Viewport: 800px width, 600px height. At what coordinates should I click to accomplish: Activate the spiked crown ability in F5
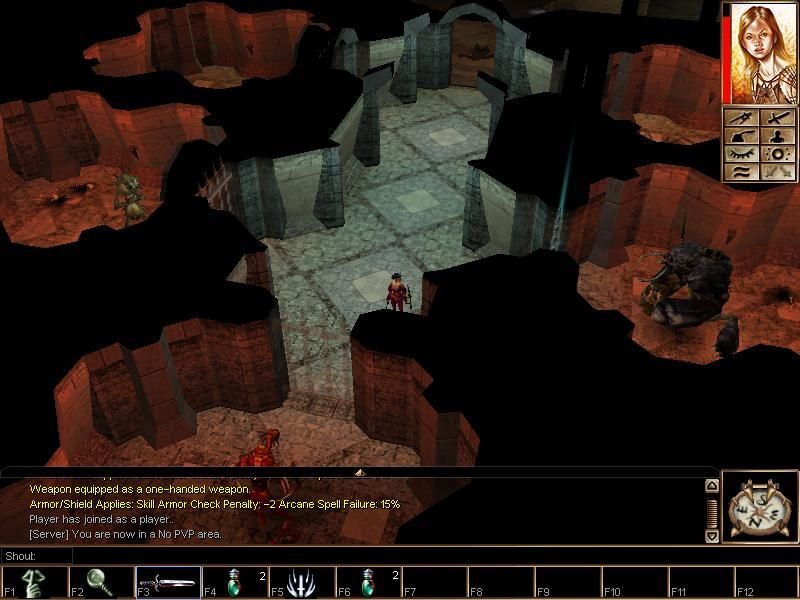tap(301, 581)
